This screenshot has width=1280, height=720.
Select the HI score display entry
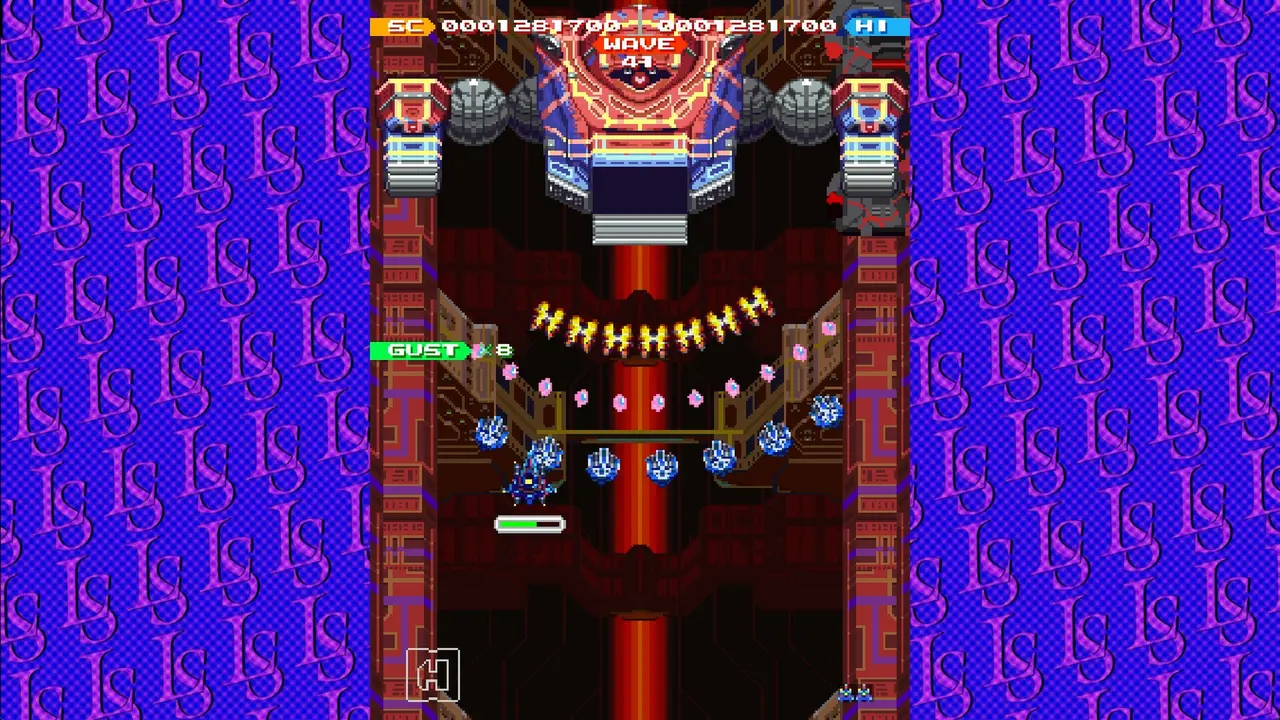coord(872,26)
